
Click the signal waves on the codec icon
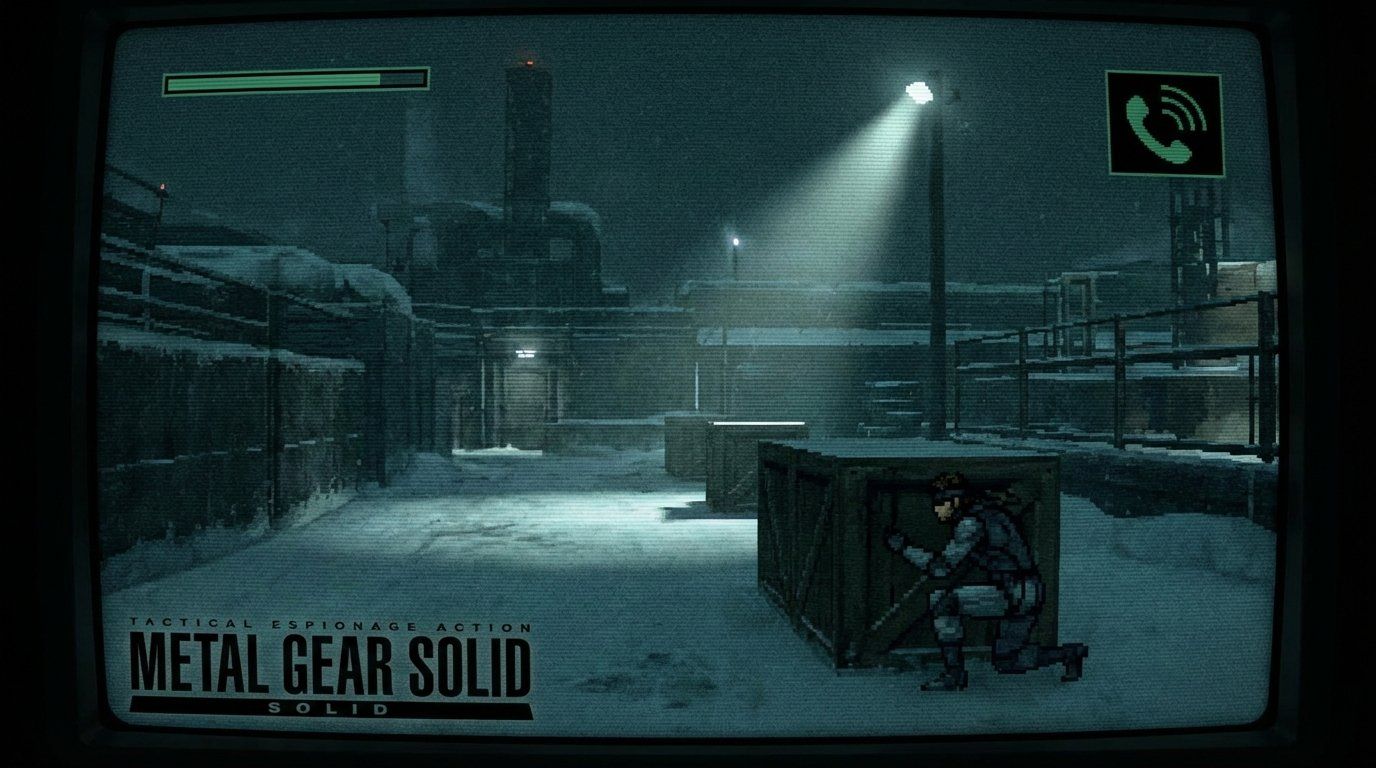pos(1188,105)
